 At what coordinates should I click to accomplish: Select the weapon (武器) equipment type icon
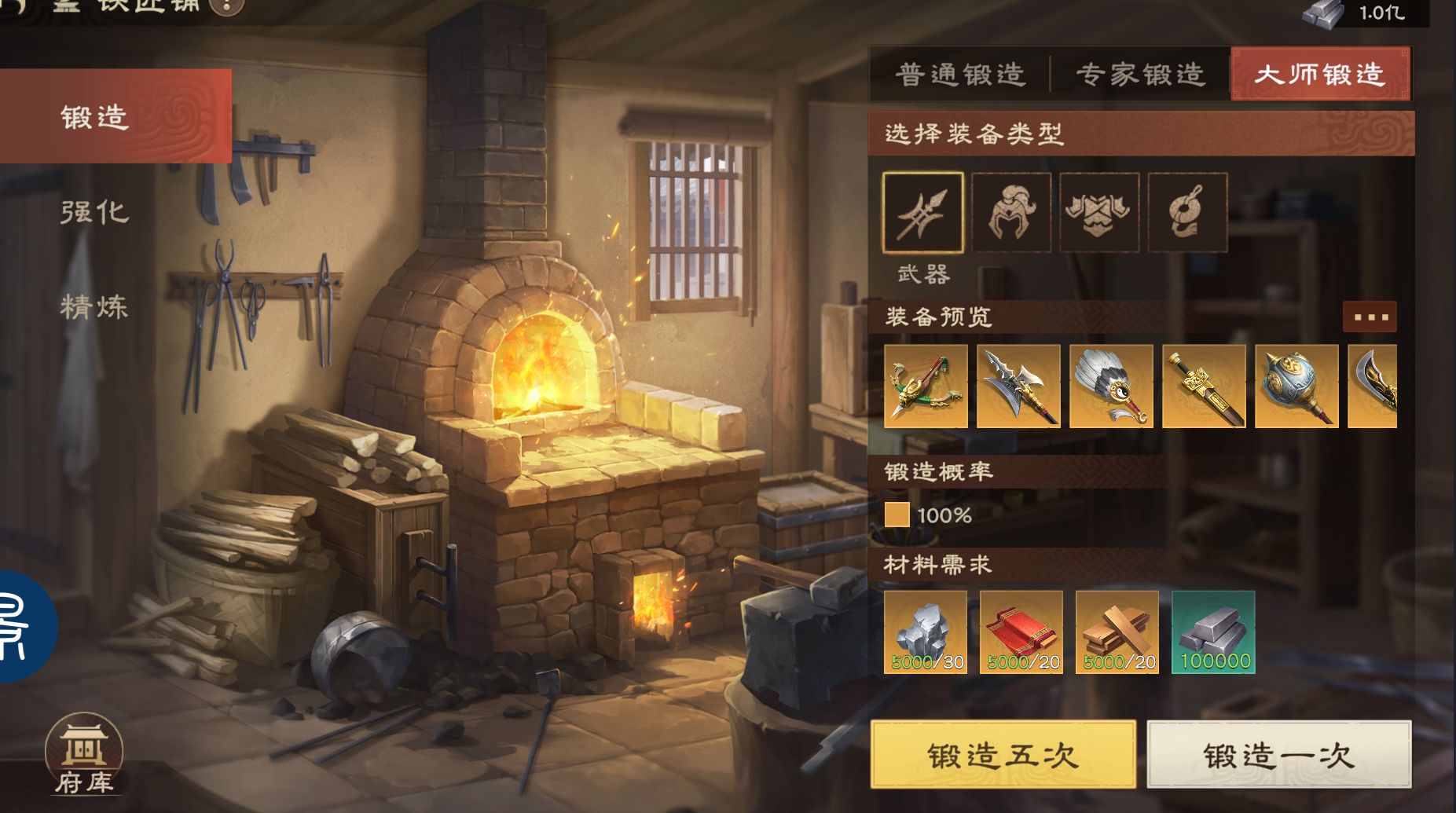(x=922, y=212)
